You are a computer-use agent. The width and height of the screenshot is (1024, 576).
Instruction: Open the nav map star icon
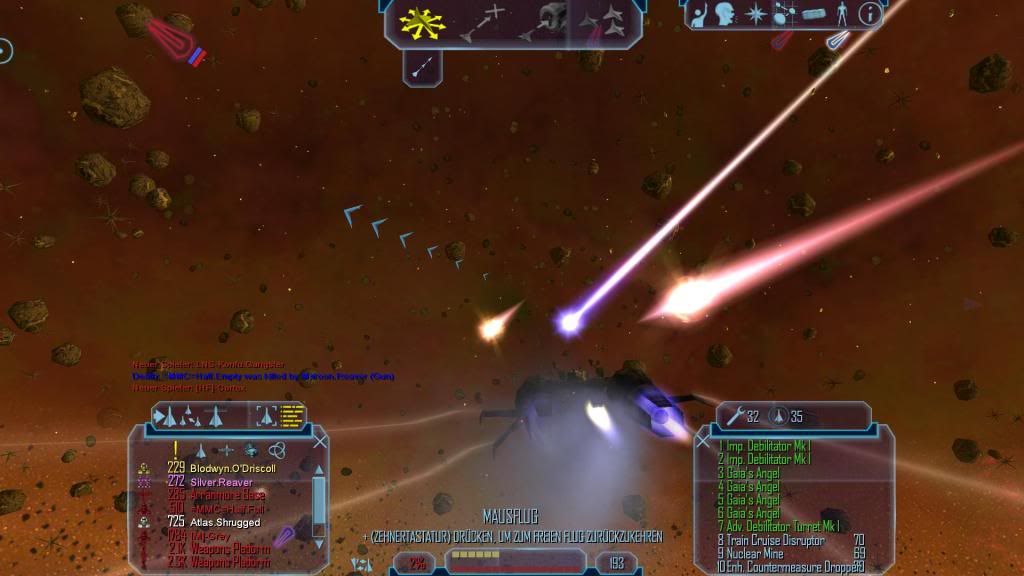click(x=756, y=15)
